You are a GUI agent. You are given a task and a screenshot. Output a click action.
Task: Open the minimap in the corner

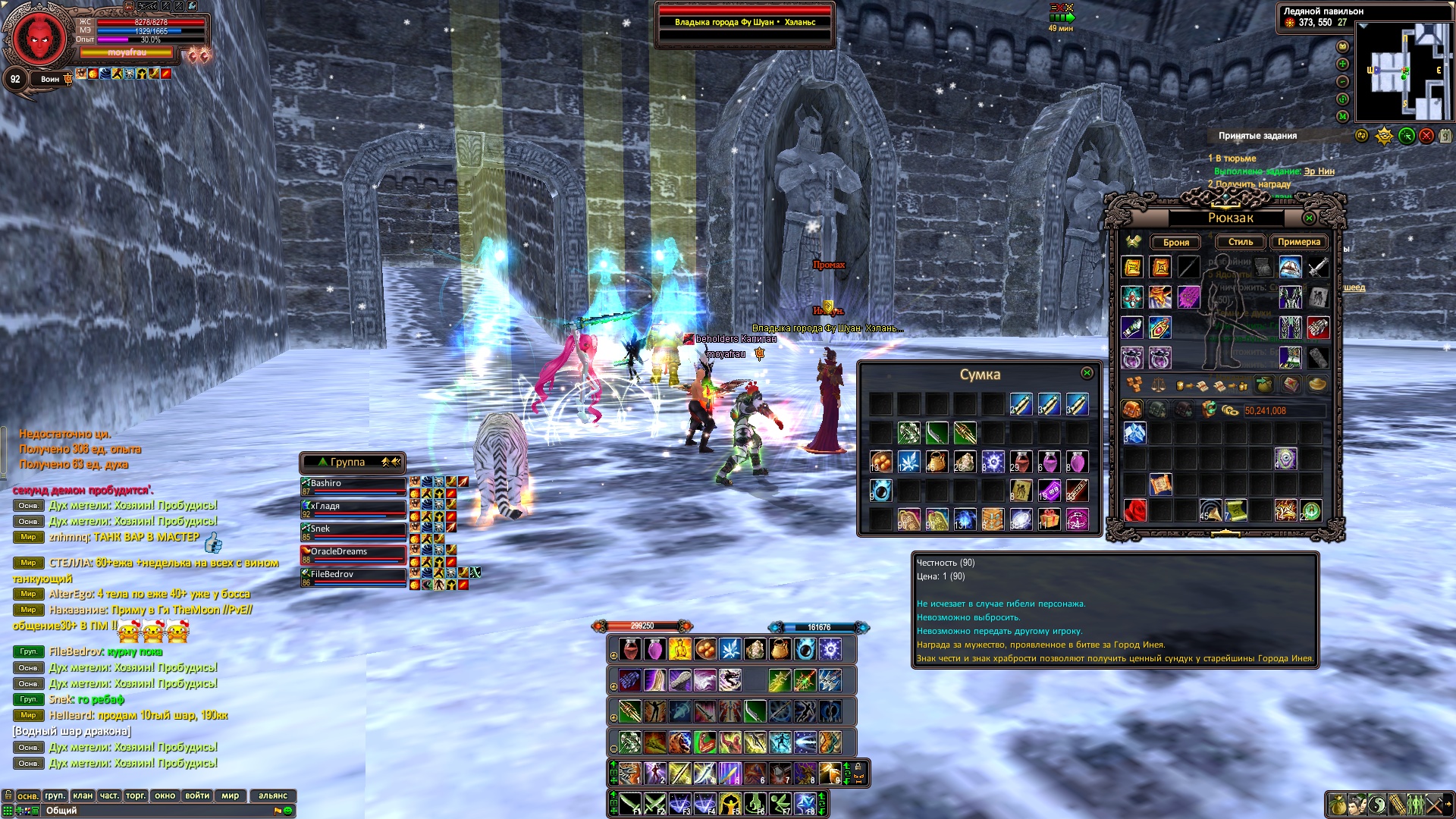pos(1404,72)
